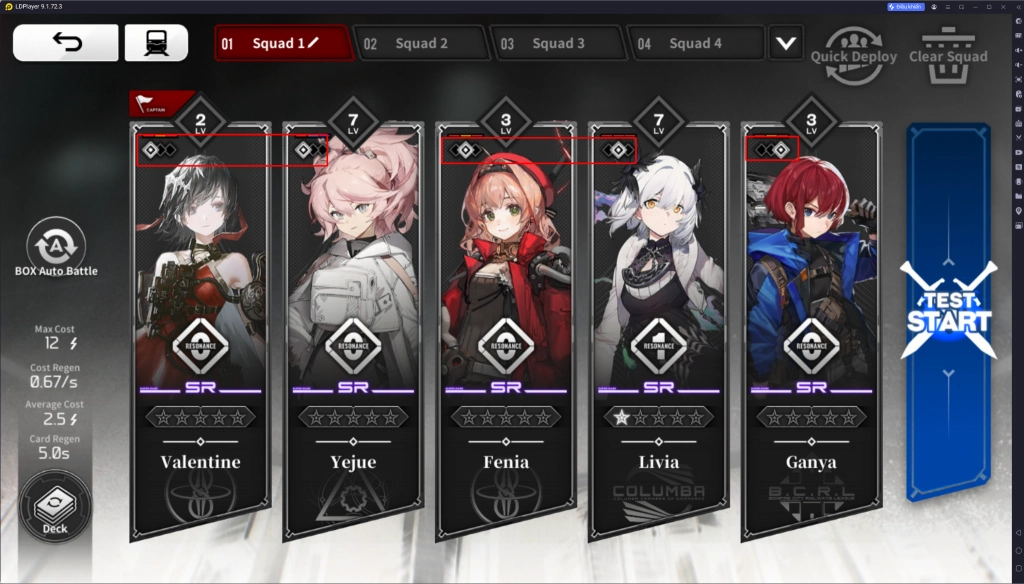Open the Deck button

coord(55,510)
